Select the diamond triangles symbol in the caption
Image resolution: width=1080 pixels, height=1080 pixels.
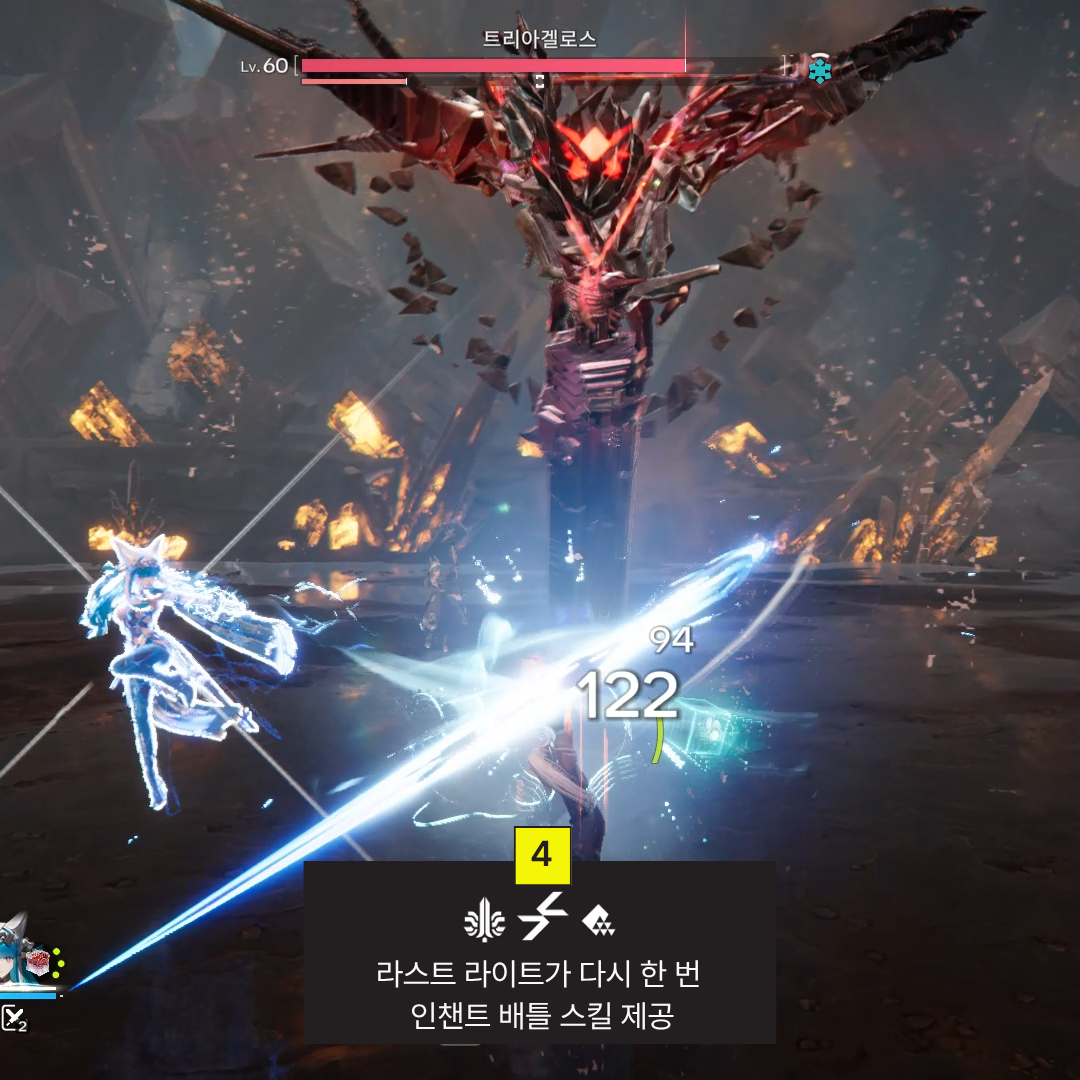click(x=597, y=920)
